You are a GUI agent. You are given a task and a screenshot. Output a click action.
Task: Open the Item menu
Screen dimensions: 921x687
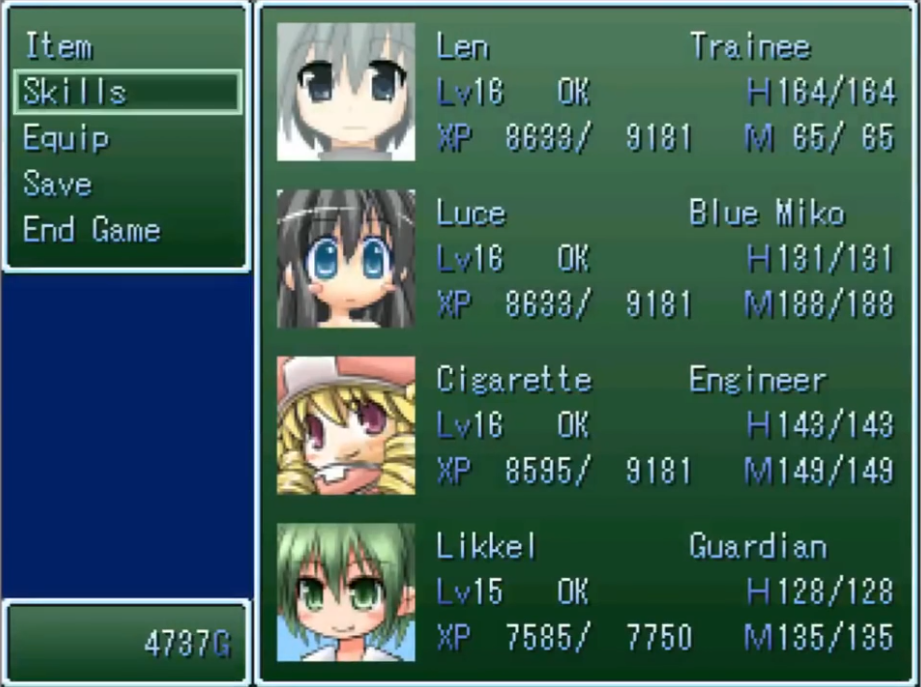click(x=58, y=46)
